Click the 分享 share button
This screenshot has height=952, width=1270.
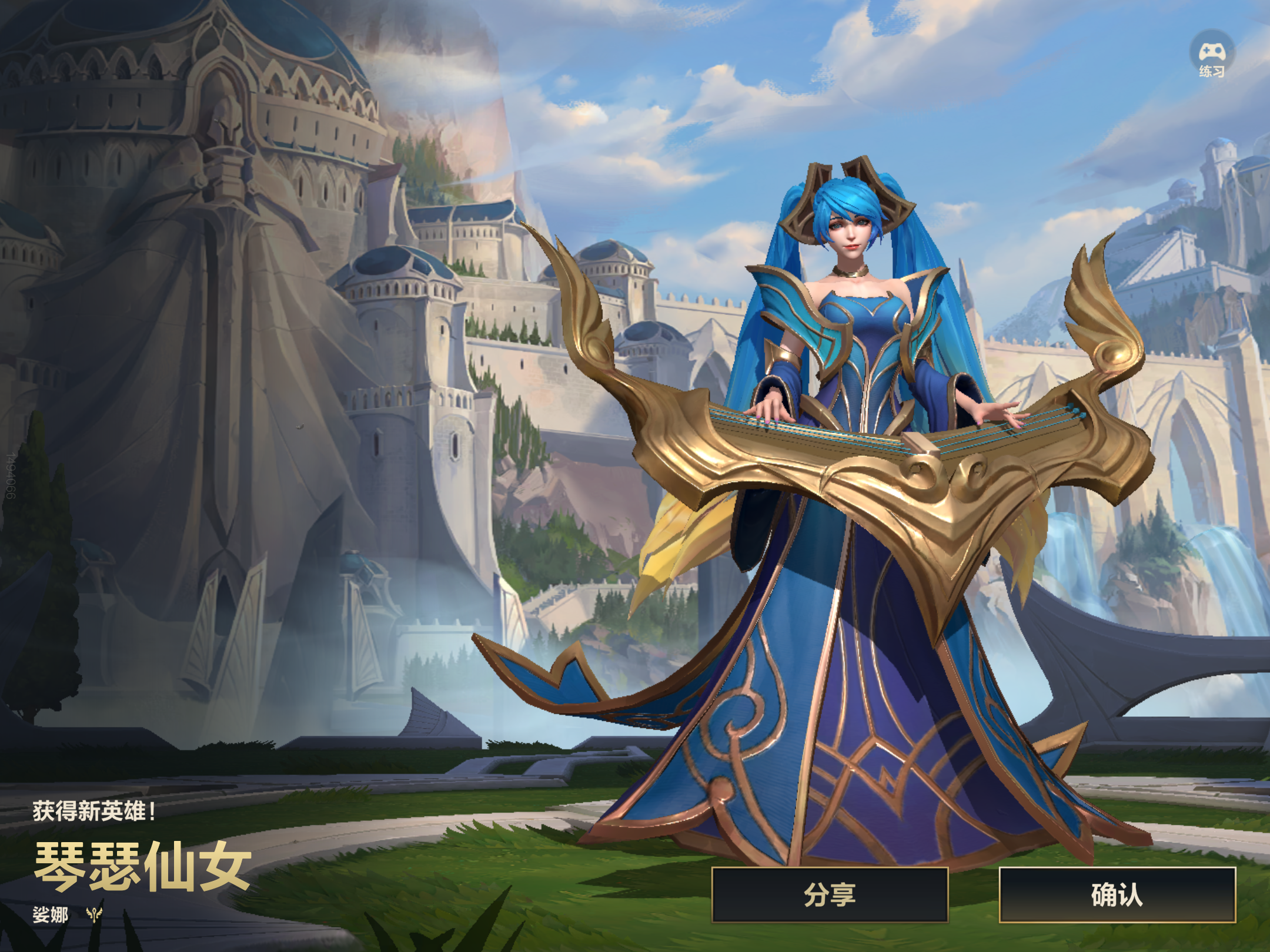[830, 895]
